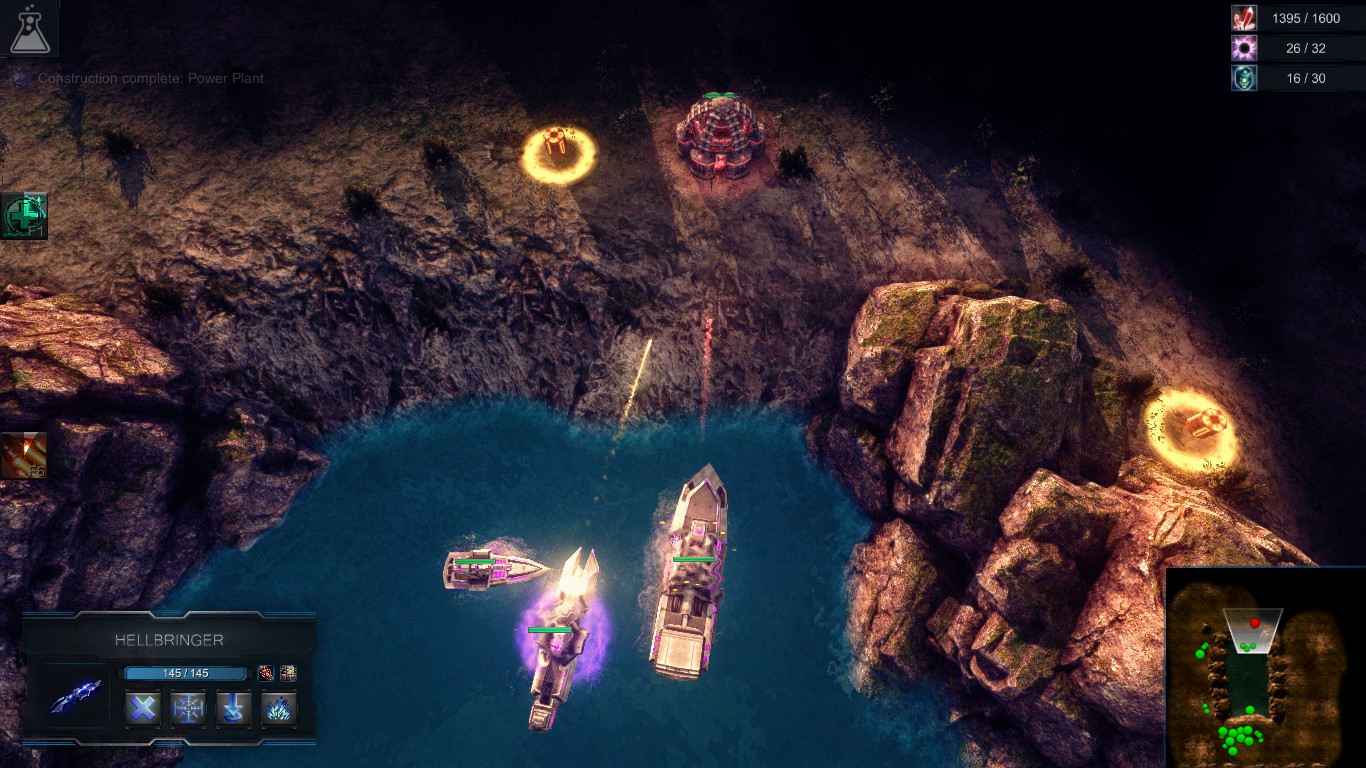
Task: Activate the blue flame ability
Action: (x=279, y=709)
